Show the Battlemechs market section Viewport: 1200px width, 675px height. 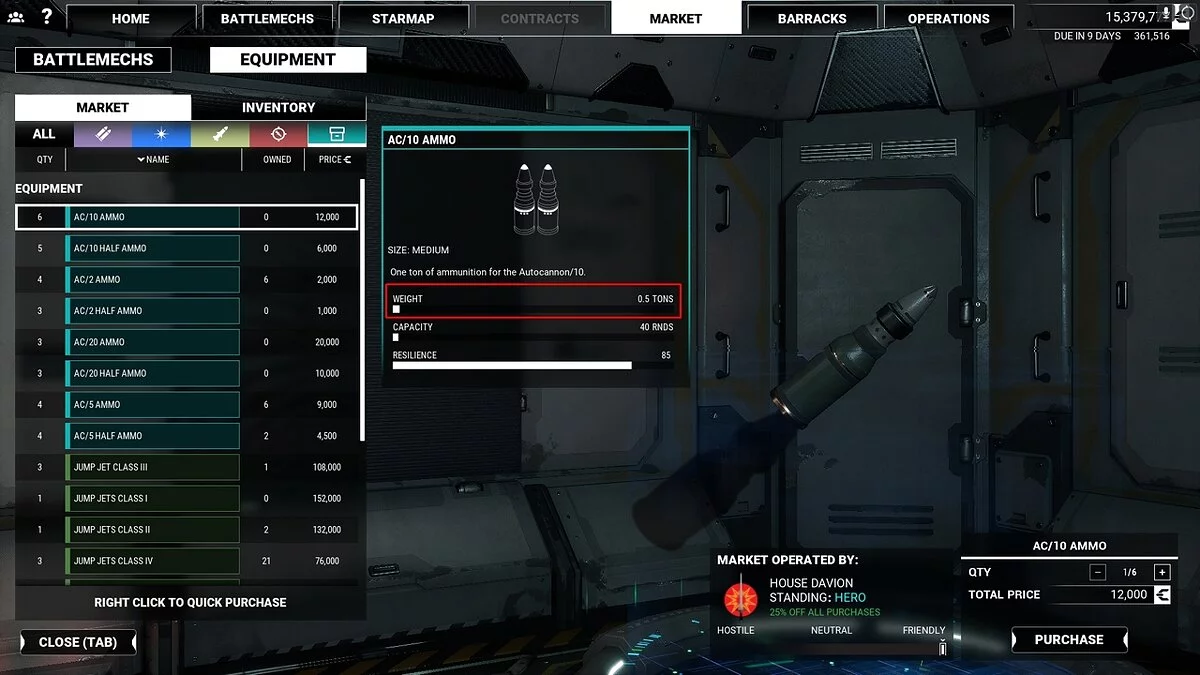click(x=93, y=59)
